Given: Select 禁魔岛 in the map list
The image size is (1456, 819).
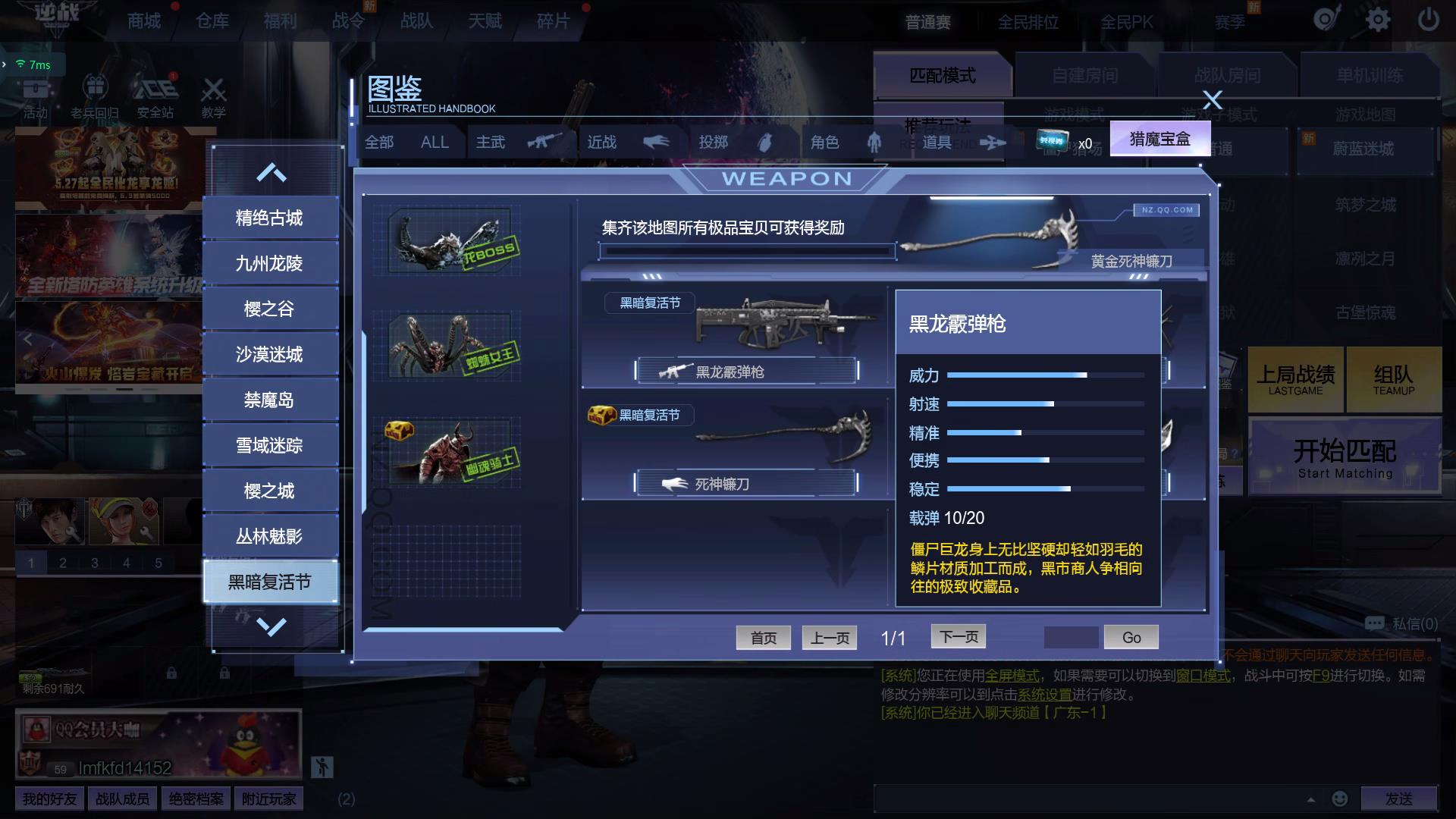Looking at the screenshot, I should 271,399.
